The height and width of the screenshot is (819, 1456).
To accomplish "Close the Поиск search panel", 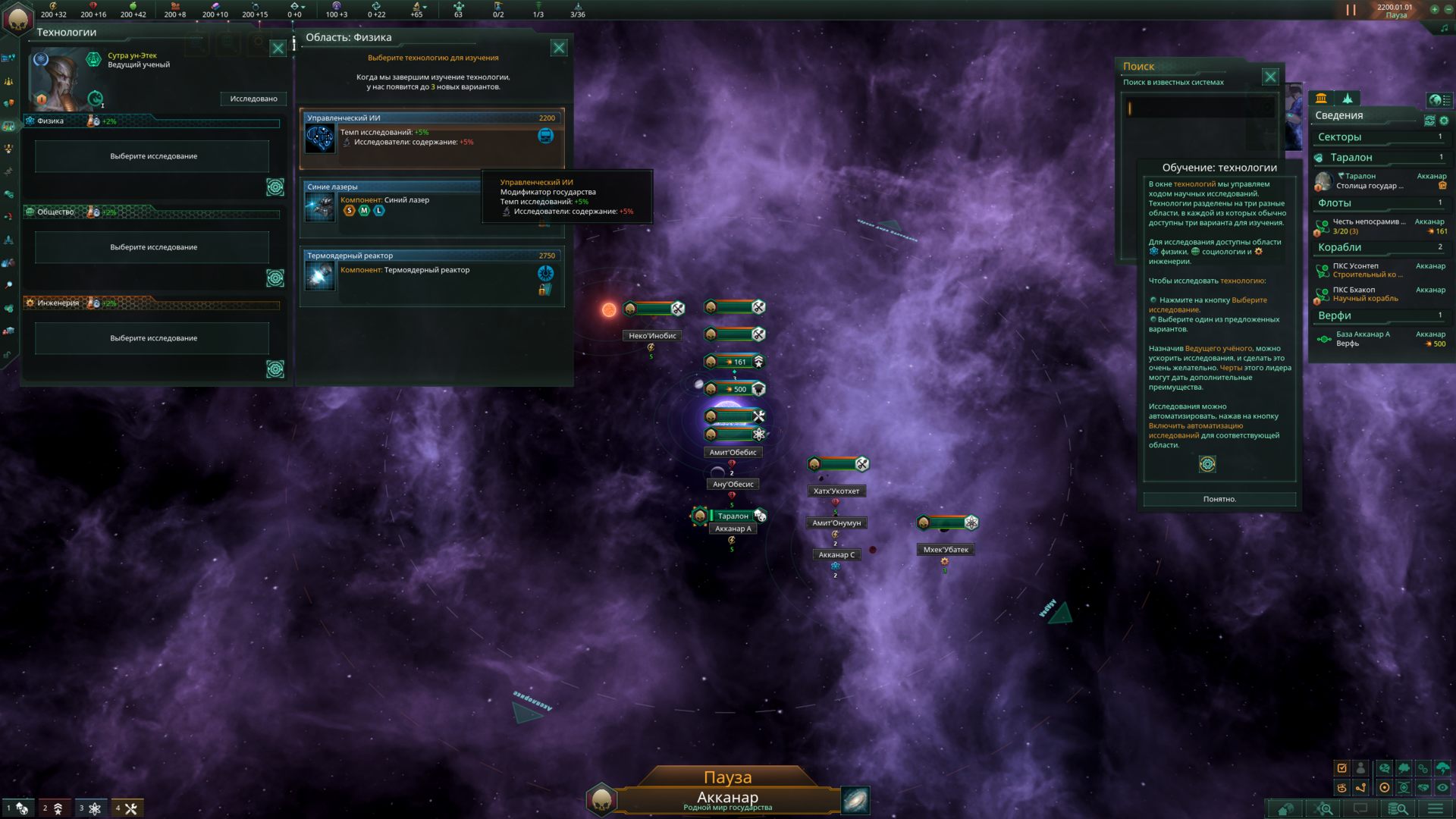I will 1270,77.
